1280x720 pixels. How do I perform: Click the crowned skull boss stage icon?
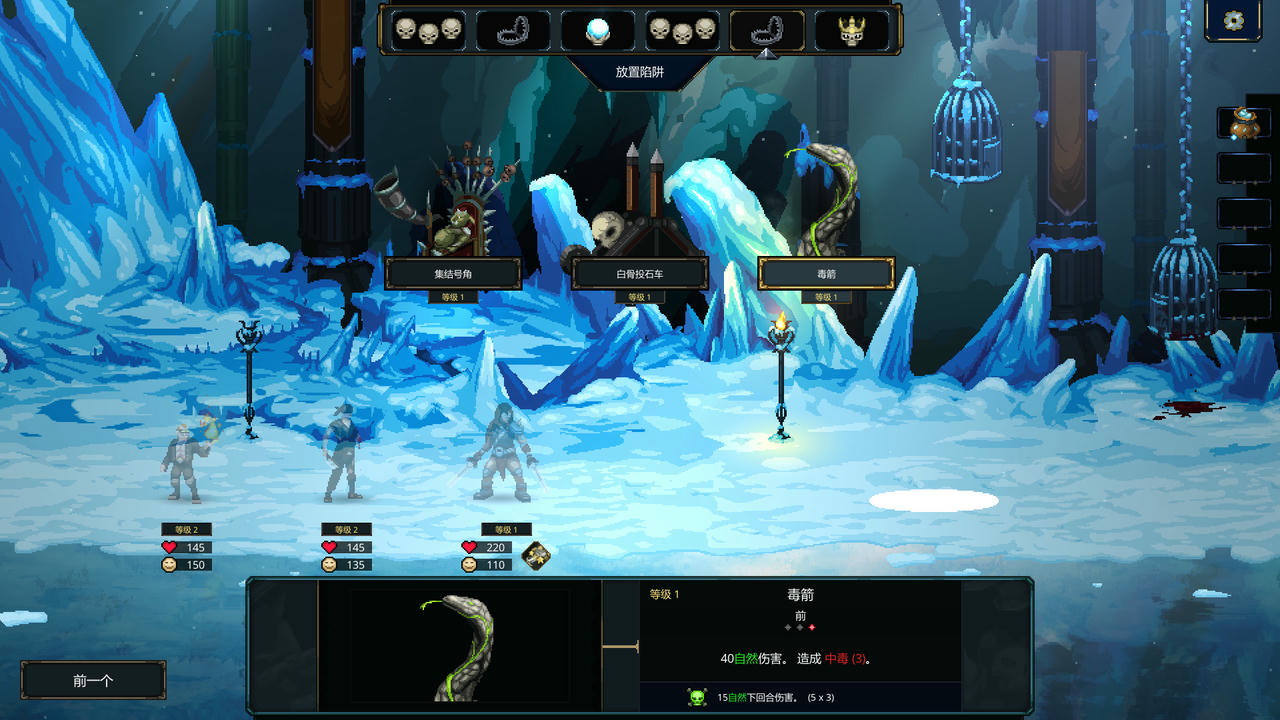pyautogui.click(x=852, y=31)
